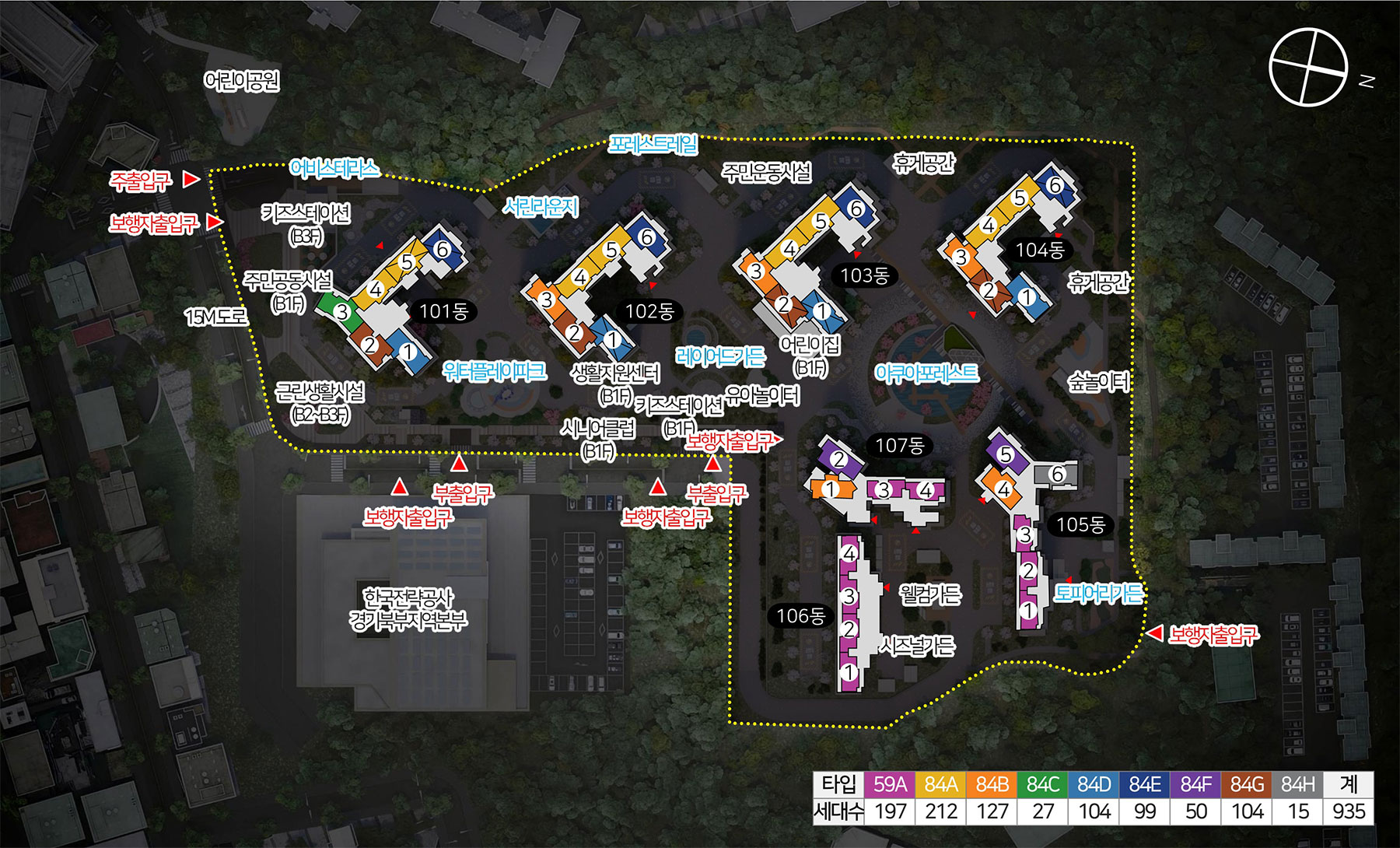1400x848 pixels.
Task: Select the 59A type legend entry
Action: [x=890, y=784]
